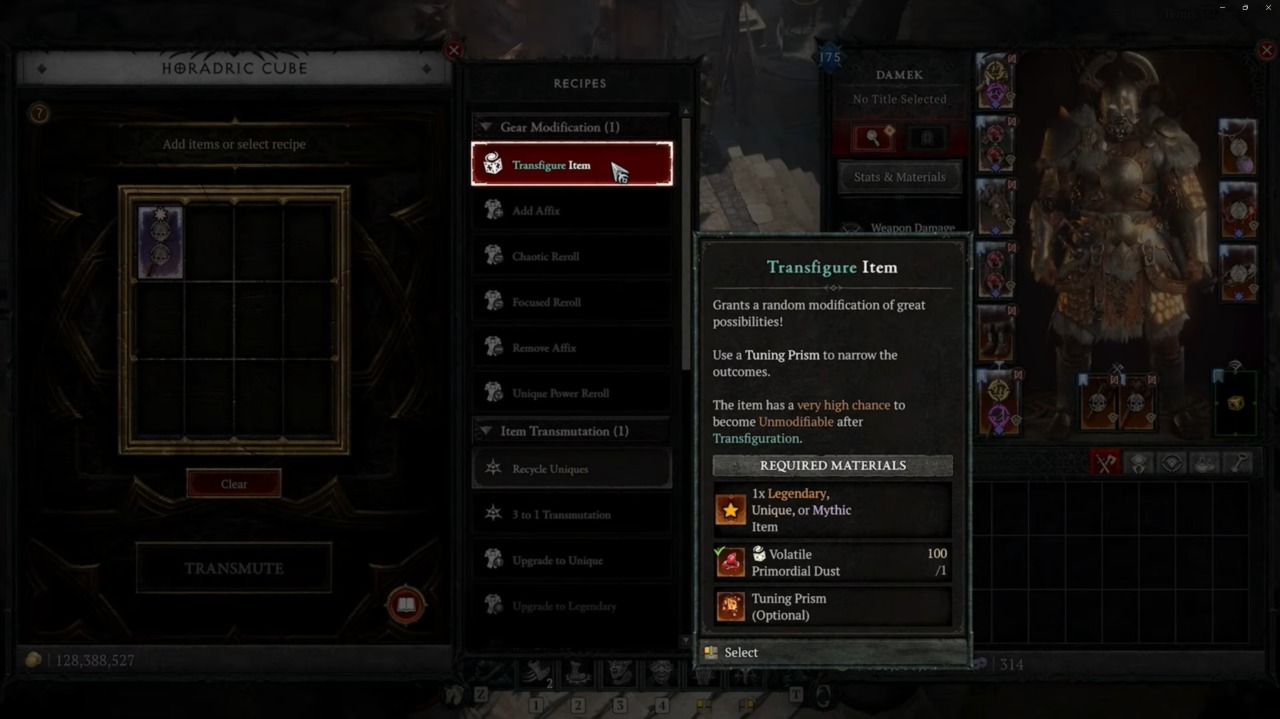Select the Recycle Uniques recipe
1280x719 pixels.
tap(571, 468)
